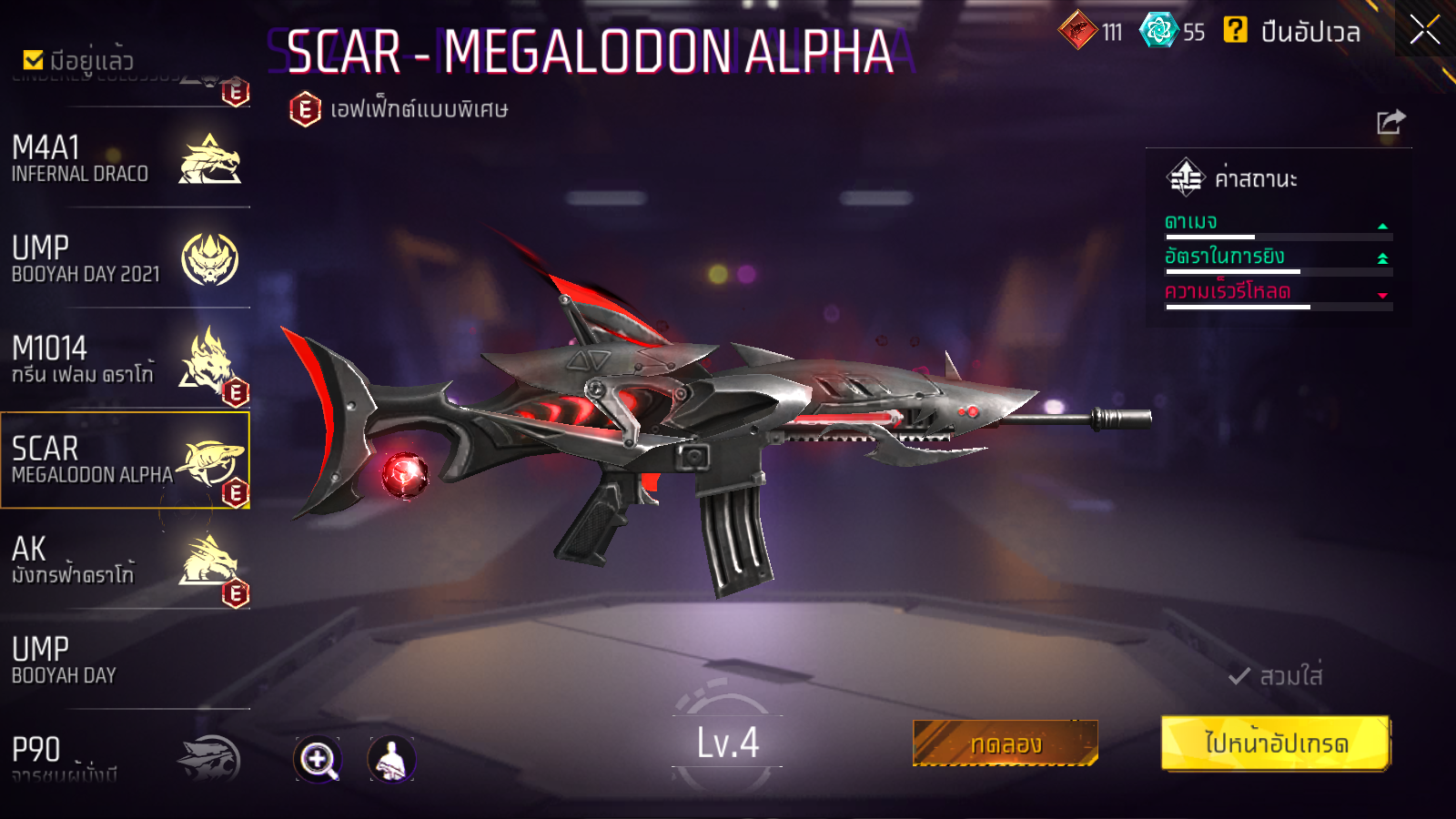
Task: Click the teal cube currency counter
Action: (x=1172, y=31)
